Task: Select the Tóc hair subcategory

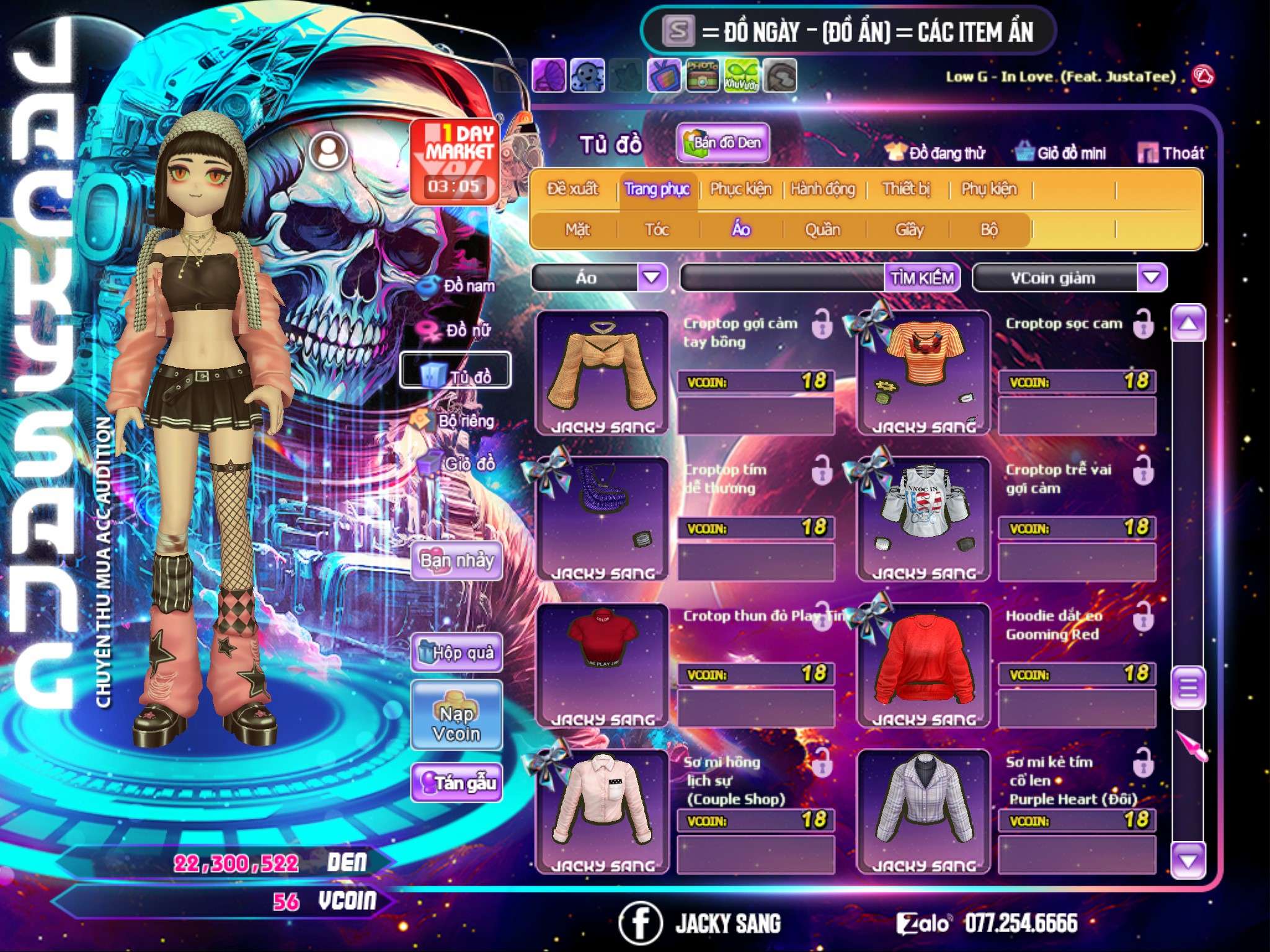Action: coord(657,230)
